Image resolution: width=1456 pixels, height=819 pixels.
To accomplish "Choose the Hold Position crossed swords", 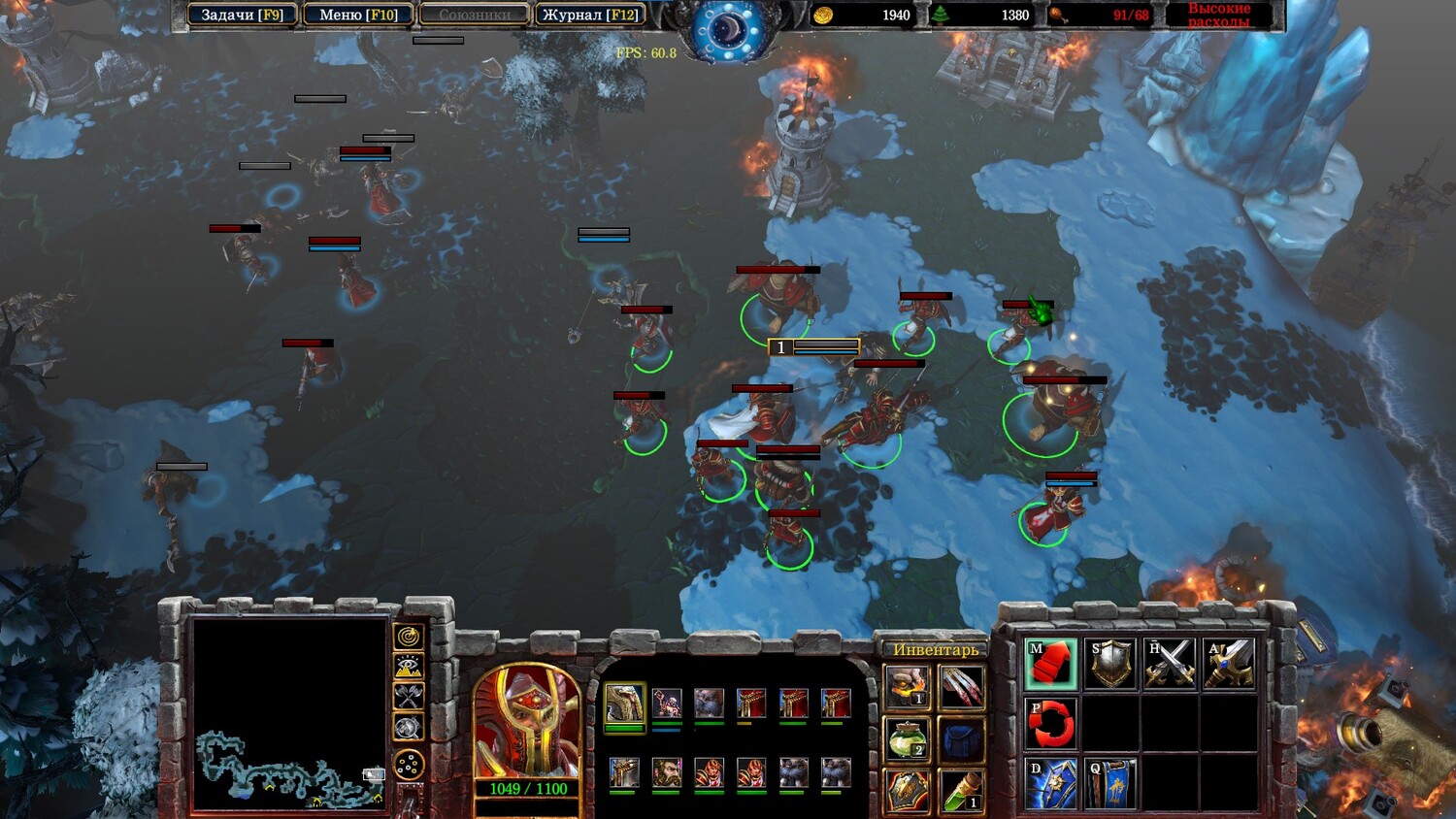I will pos(1171,665).
